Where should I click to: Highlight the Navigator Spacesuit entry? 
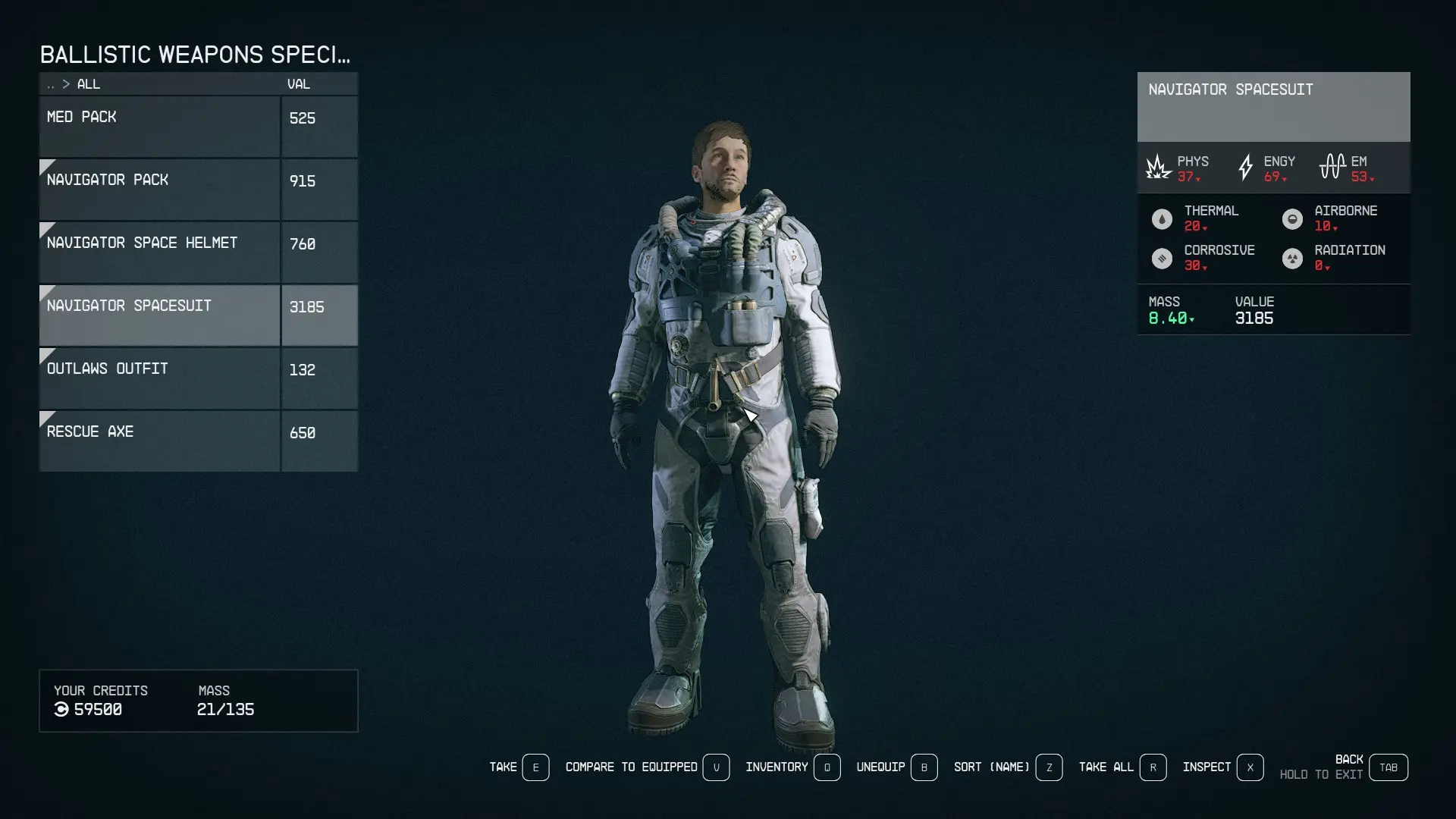(159, 315)
